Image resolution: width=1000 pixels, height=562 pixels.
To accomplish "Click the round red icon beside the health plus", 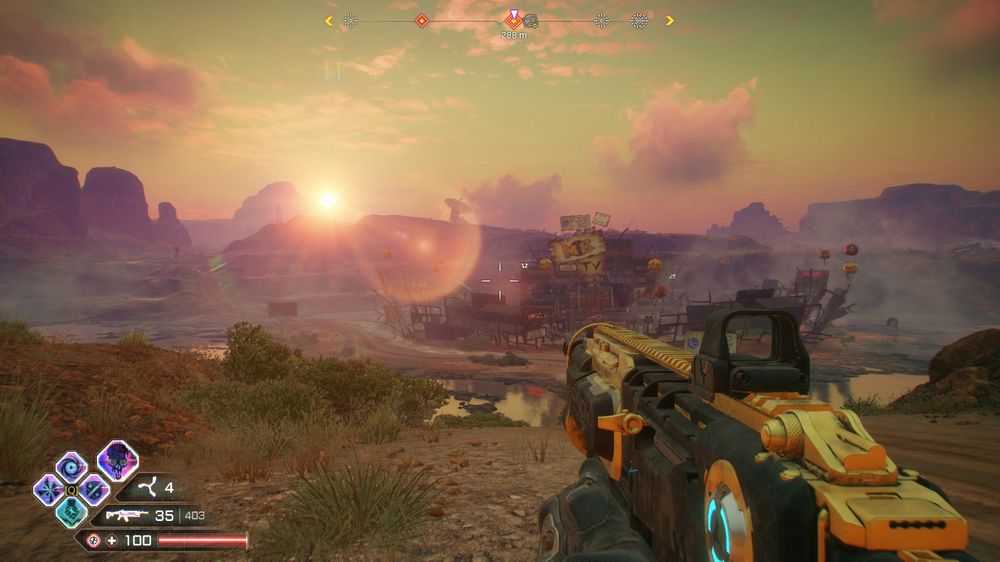I will pos(93,541).
